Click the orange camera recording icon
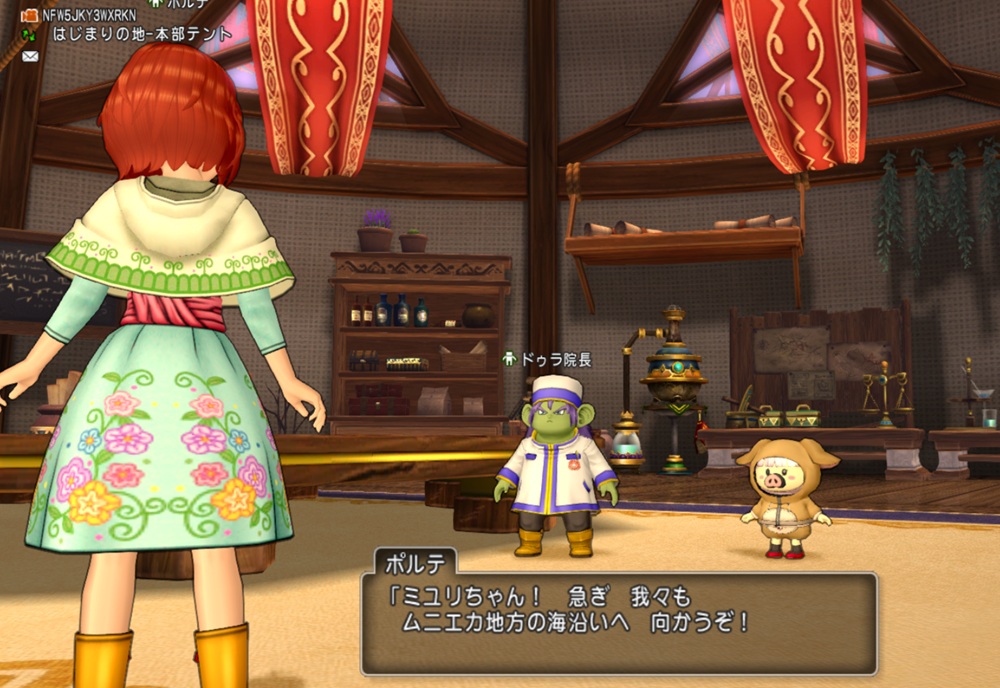This screenshot has height=688, width=1000. [x=29, y=15]
